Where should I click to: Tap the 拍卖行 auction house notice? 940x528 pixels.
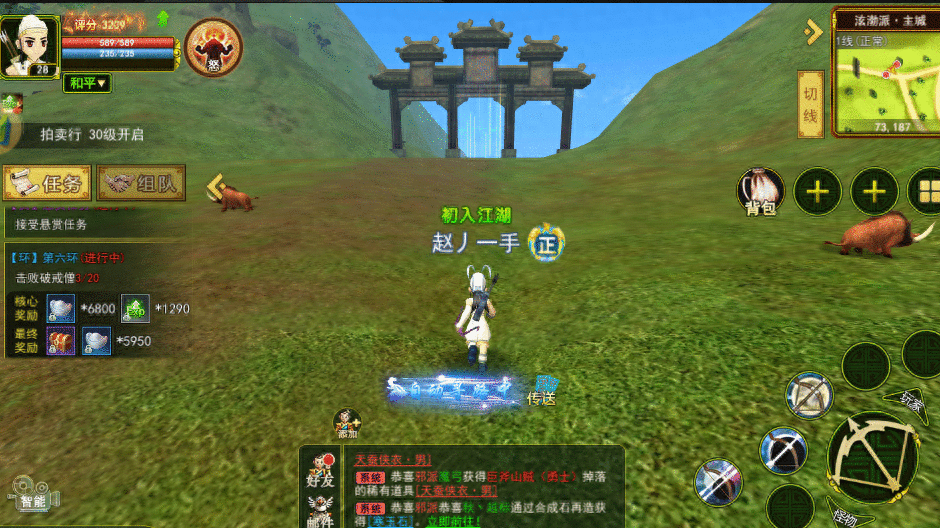[x=91, y=134]
